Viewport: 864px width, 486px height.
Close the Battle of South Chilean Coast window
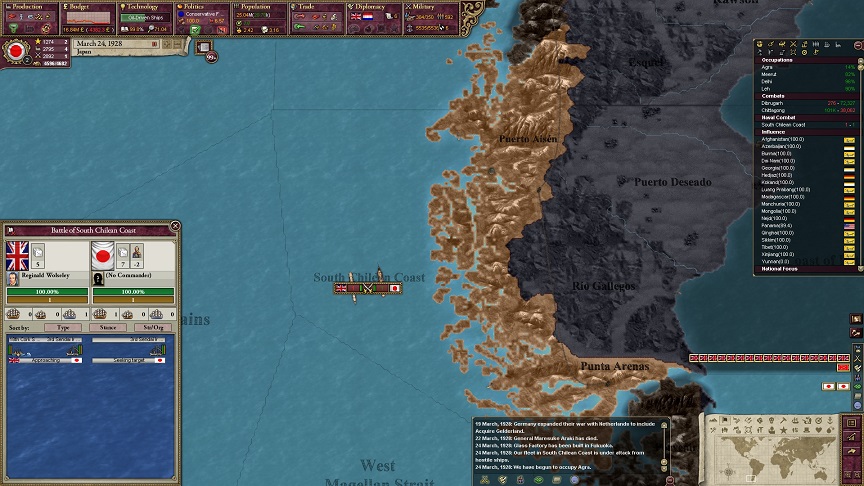tap(176, 227)
